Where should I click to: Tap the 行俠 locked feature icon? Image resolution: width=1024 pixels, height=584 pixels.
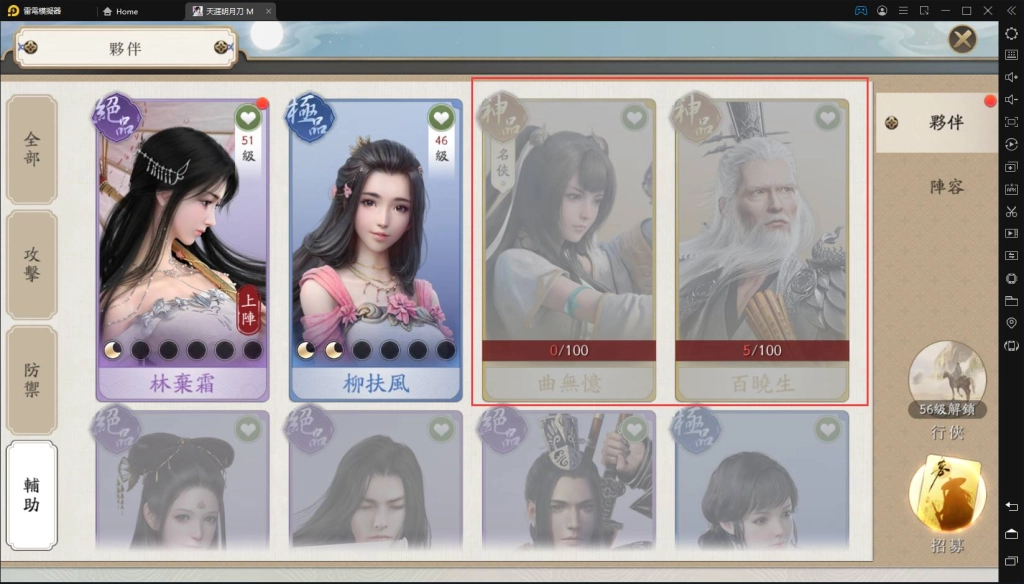tap(947, 380)
